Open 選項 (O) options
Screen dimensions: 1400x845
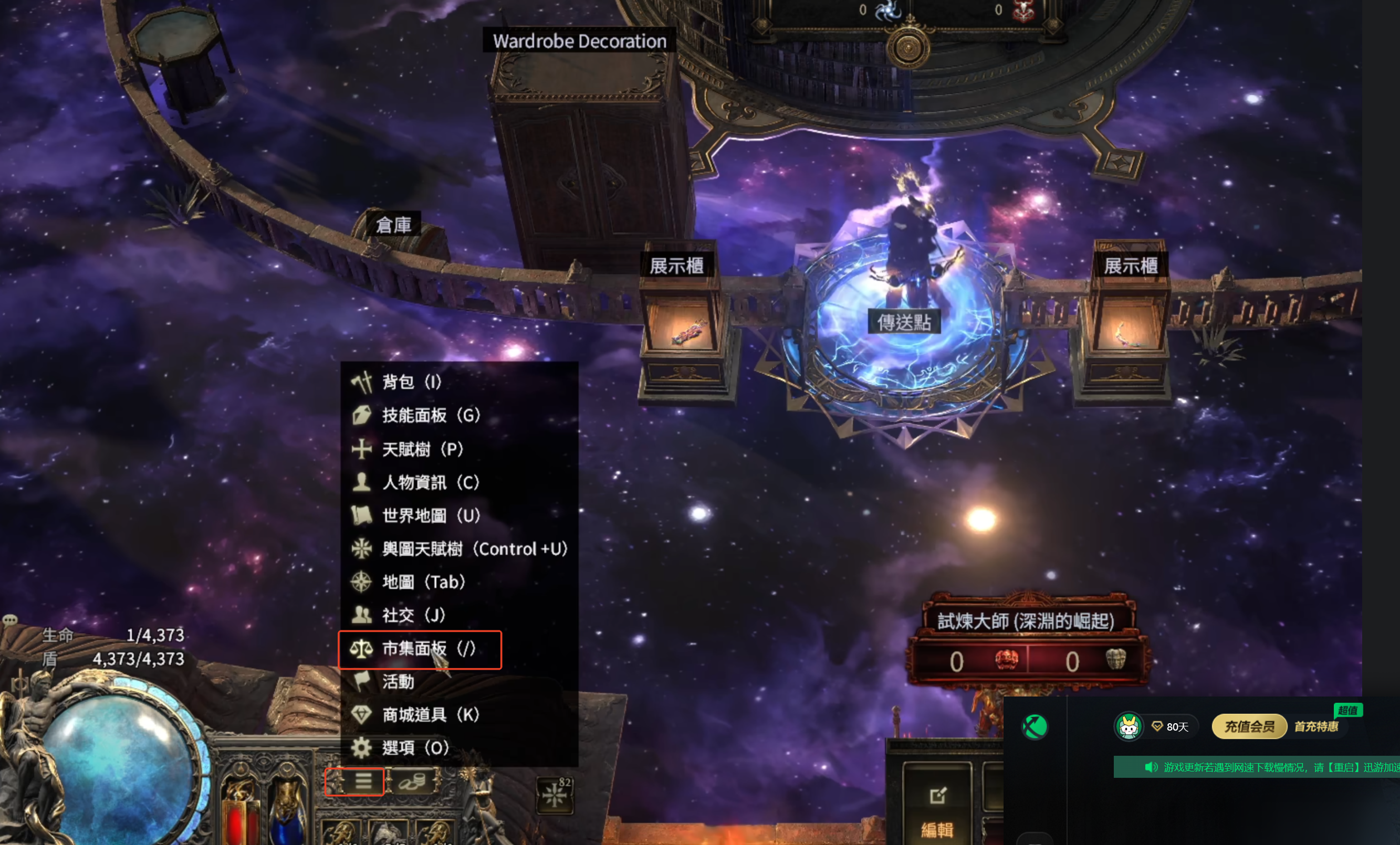click(415, 748)
